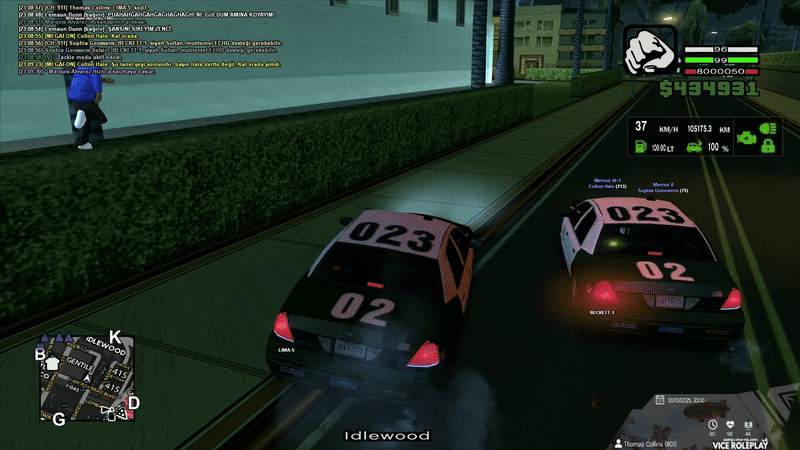Click the calendar date icon

point(659,399)
